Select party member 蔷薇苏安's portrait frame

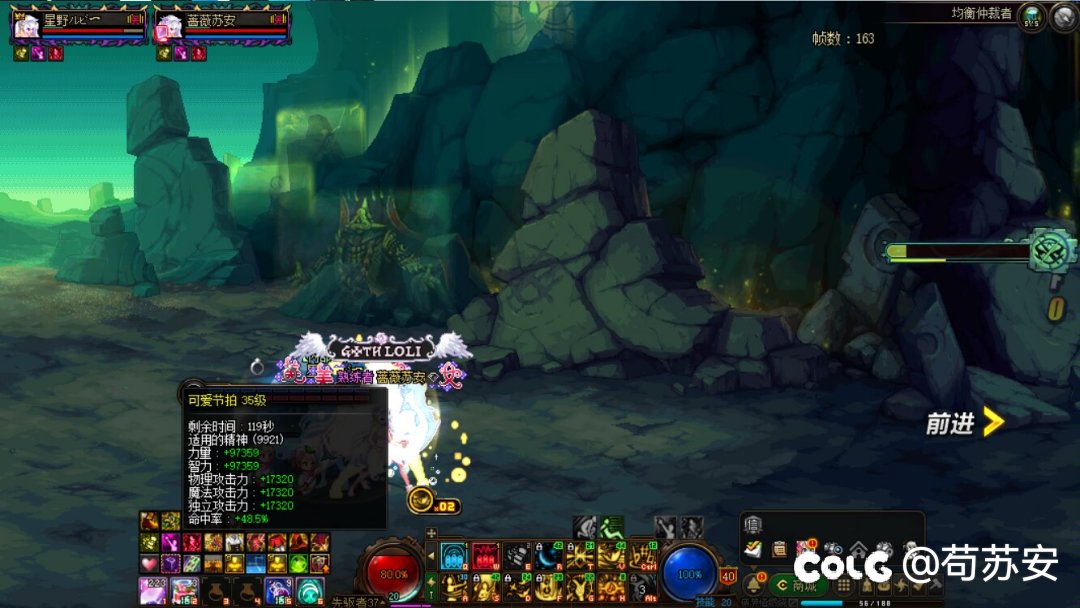tap(167, 26)
